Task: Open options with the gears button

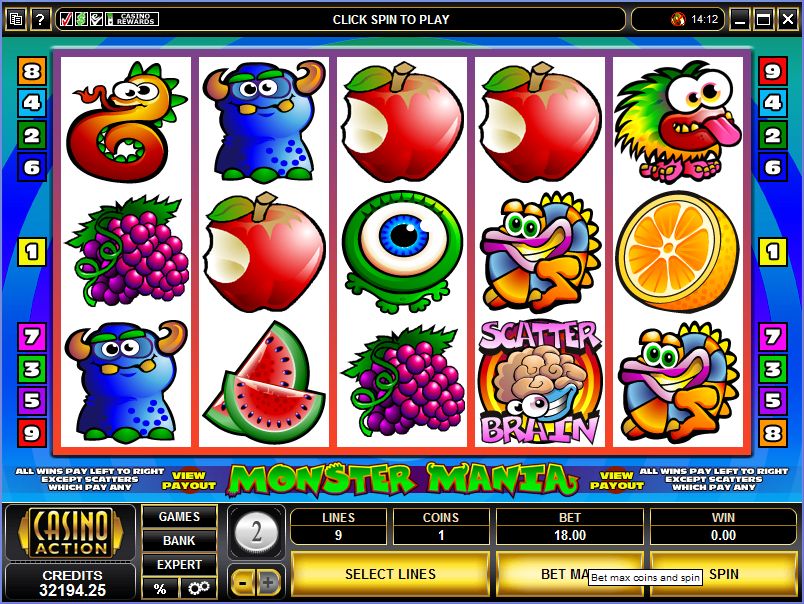Action: [199, 588]
